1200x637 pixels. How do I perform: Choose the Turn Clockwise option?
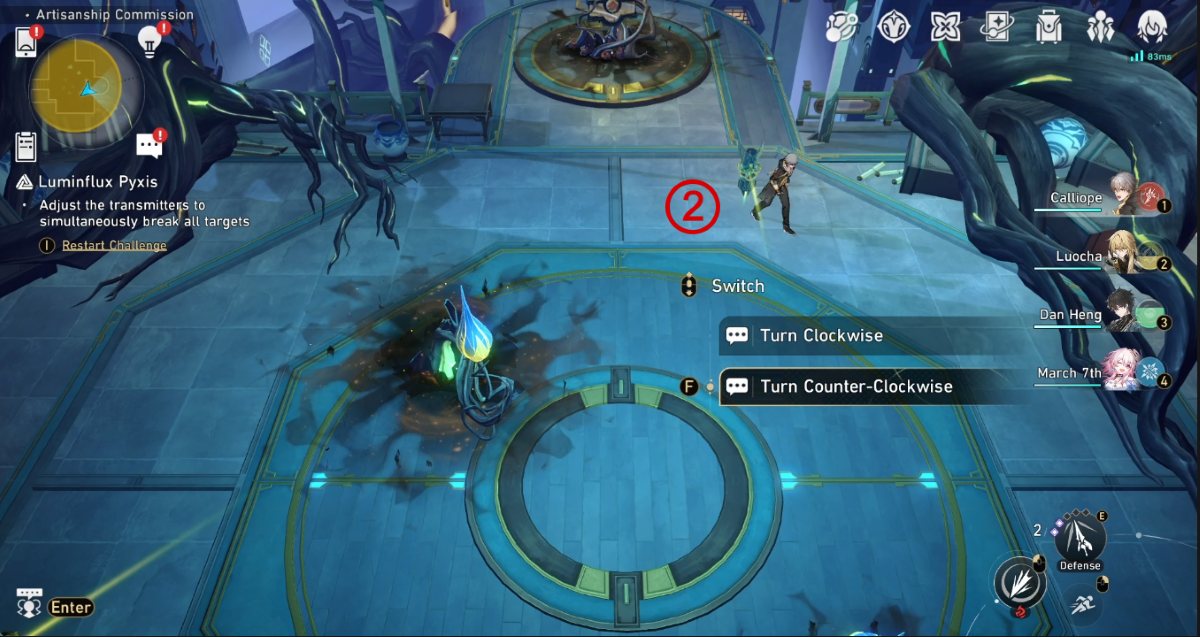(820, 336)
